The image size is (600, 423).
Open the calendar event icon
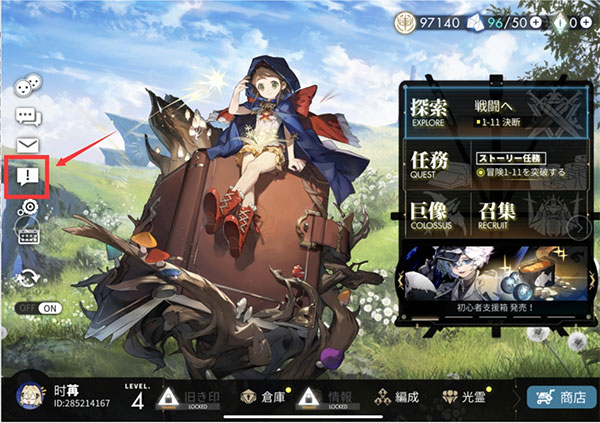coord(28,235)
